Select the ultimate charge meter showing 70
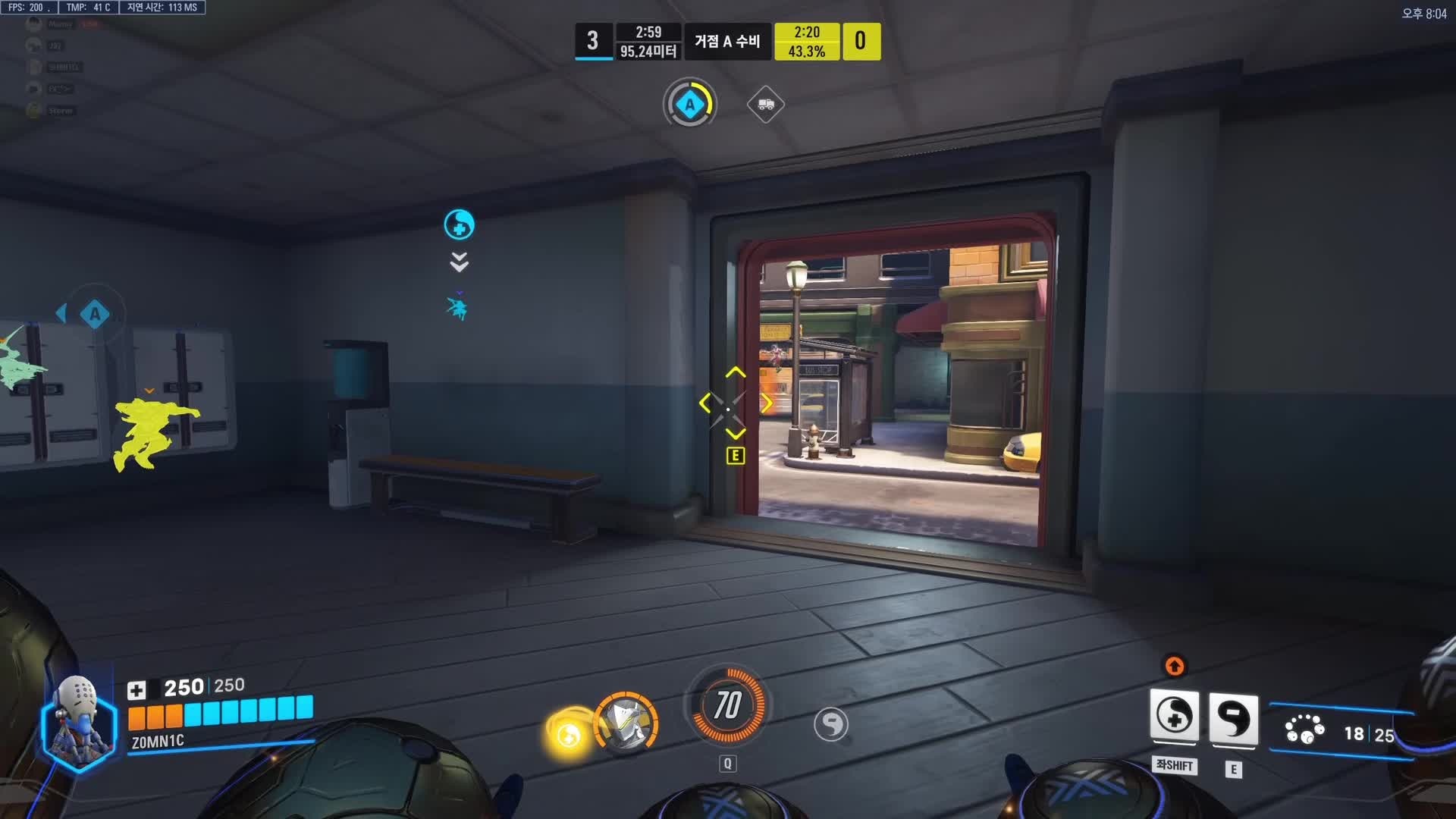1456x819 pixels. [x=727, y=706]
